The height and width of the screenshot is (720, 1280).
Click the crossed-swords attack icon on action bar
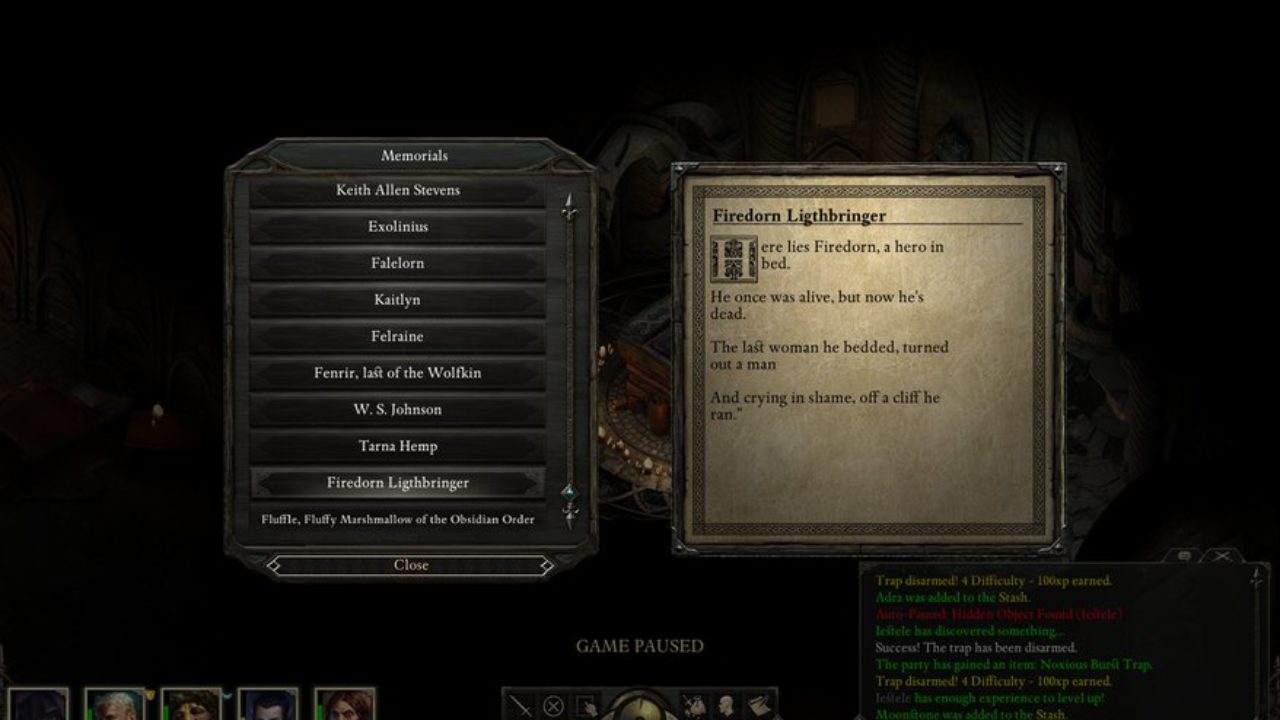click(x=521, y=706)
